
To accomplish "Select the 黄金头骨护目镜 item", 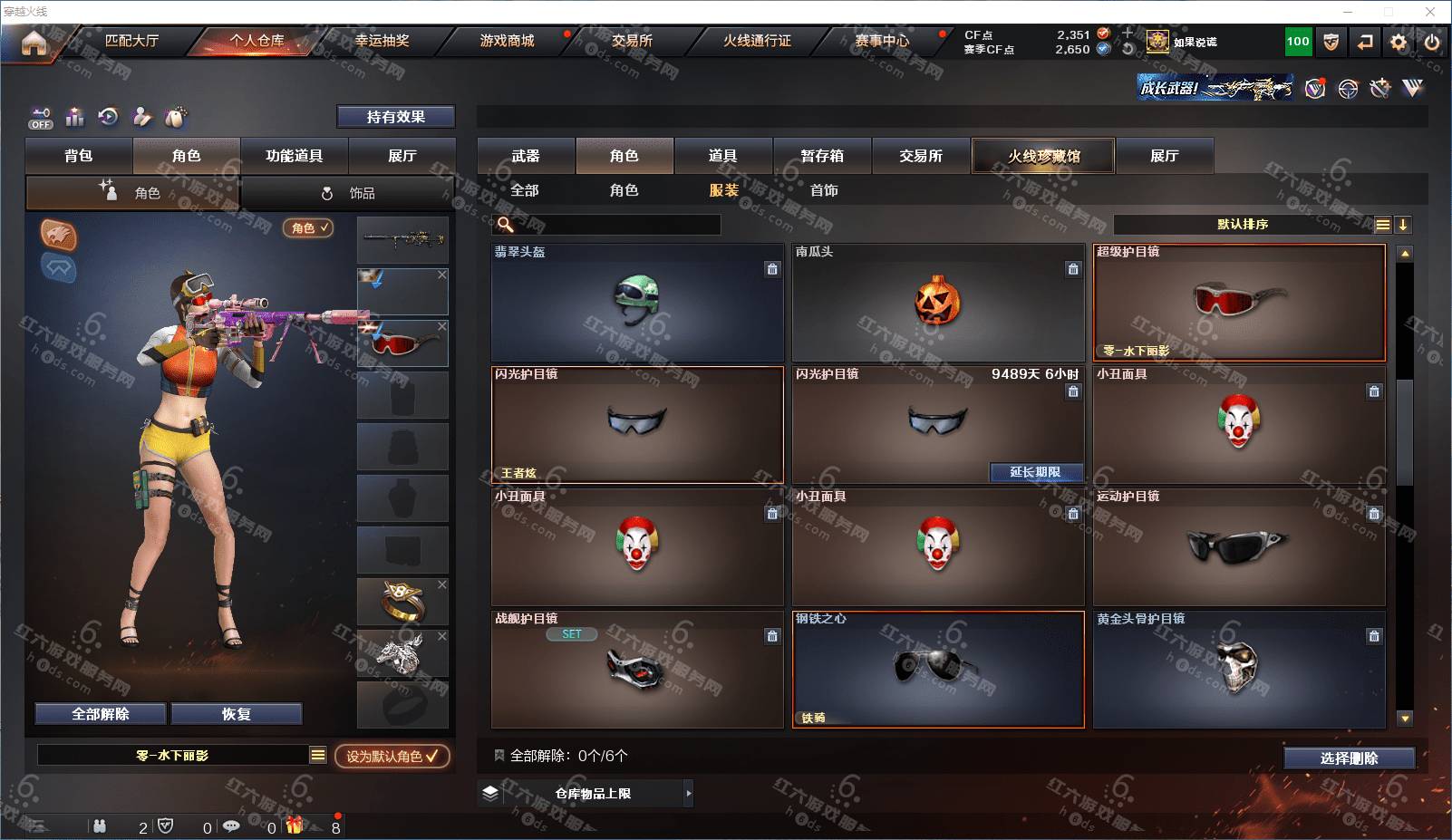I will [x=1238, y=671].
